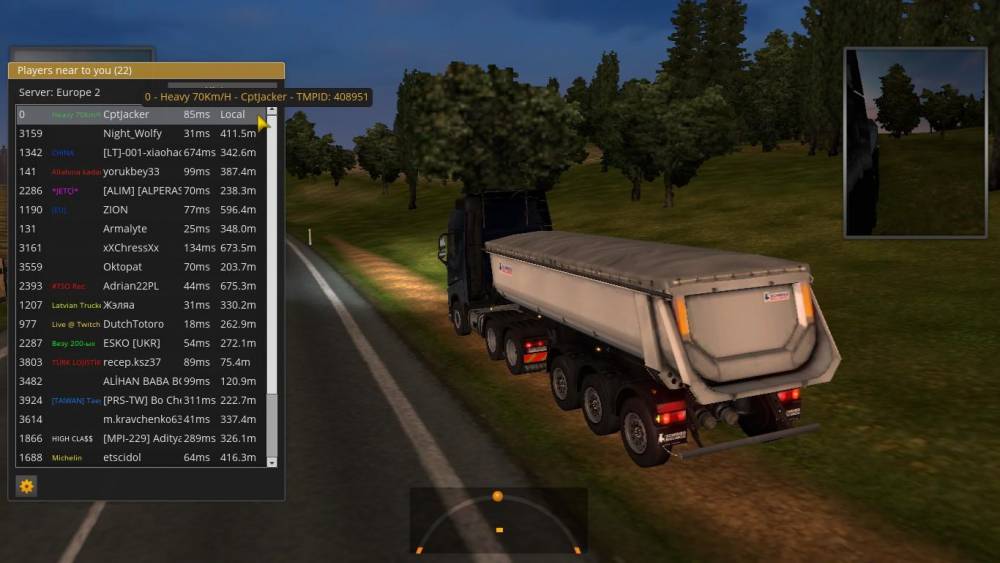The width and height of the screenshot is (1000, 563).
Task: Click the "Players near to you" title bar
Action: pos(146,71)
